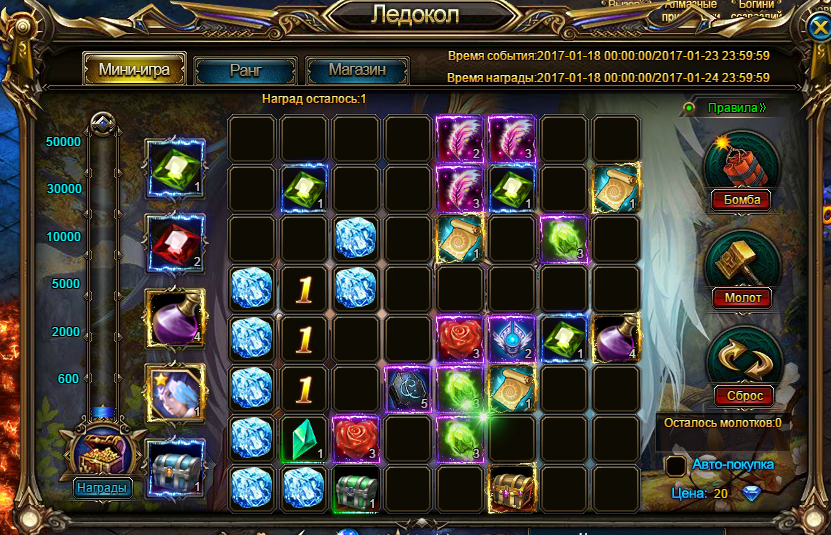Select the winged blue emblem tile

(x=511, y=338)
